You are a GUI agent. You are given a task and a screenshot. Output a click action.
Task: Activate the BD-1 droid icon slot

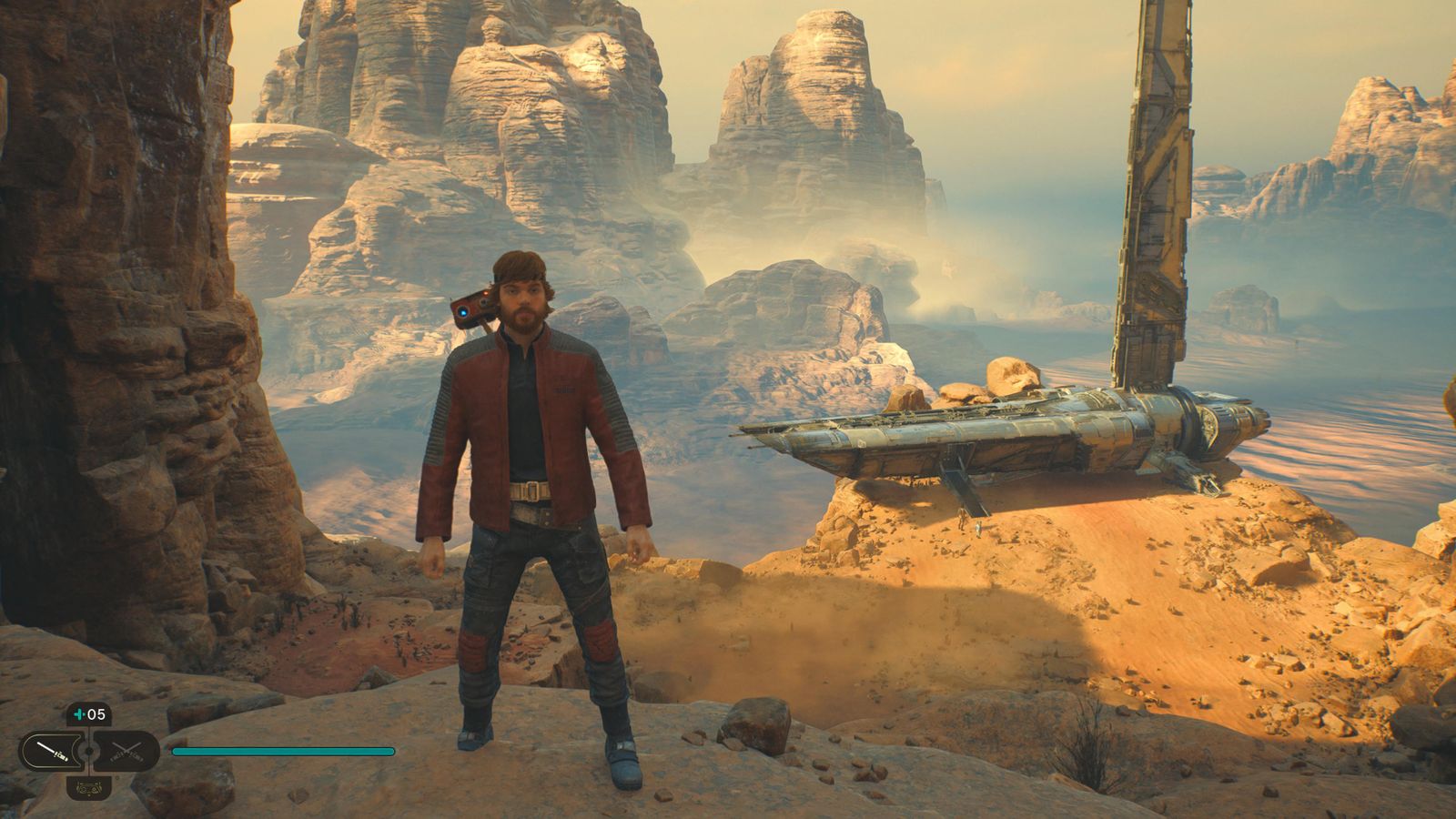pyautogui.click(x=89, y=787)
